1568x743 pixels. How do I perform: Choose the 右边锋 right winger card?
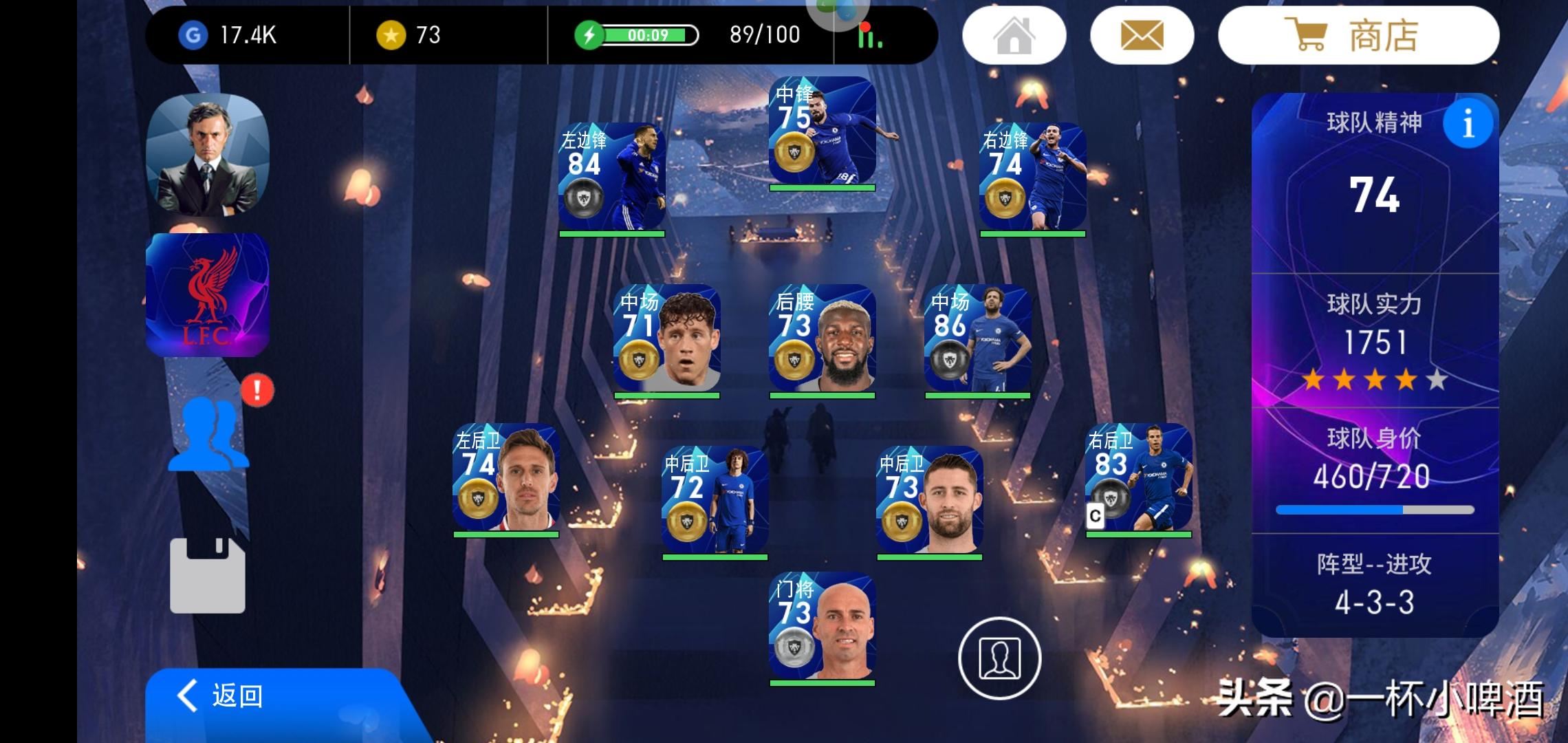pos(1032,178)
